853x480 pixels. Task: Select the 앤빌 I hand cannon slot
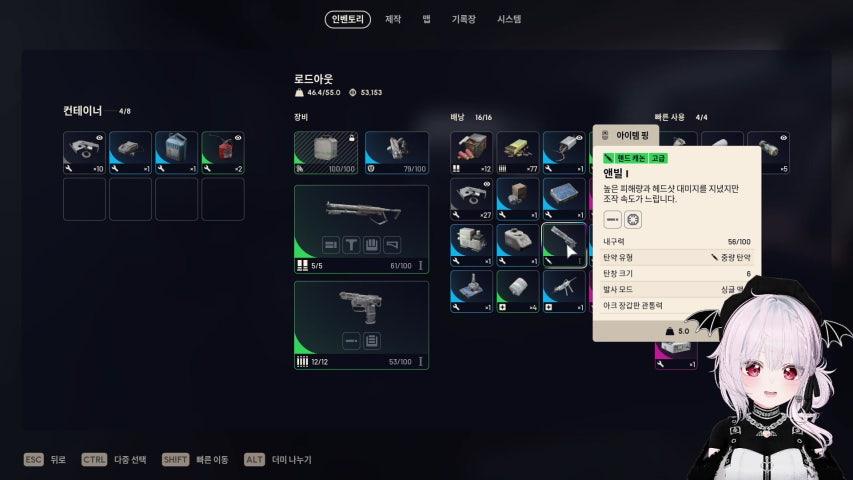pyautogui.click(x=564, y=244)
